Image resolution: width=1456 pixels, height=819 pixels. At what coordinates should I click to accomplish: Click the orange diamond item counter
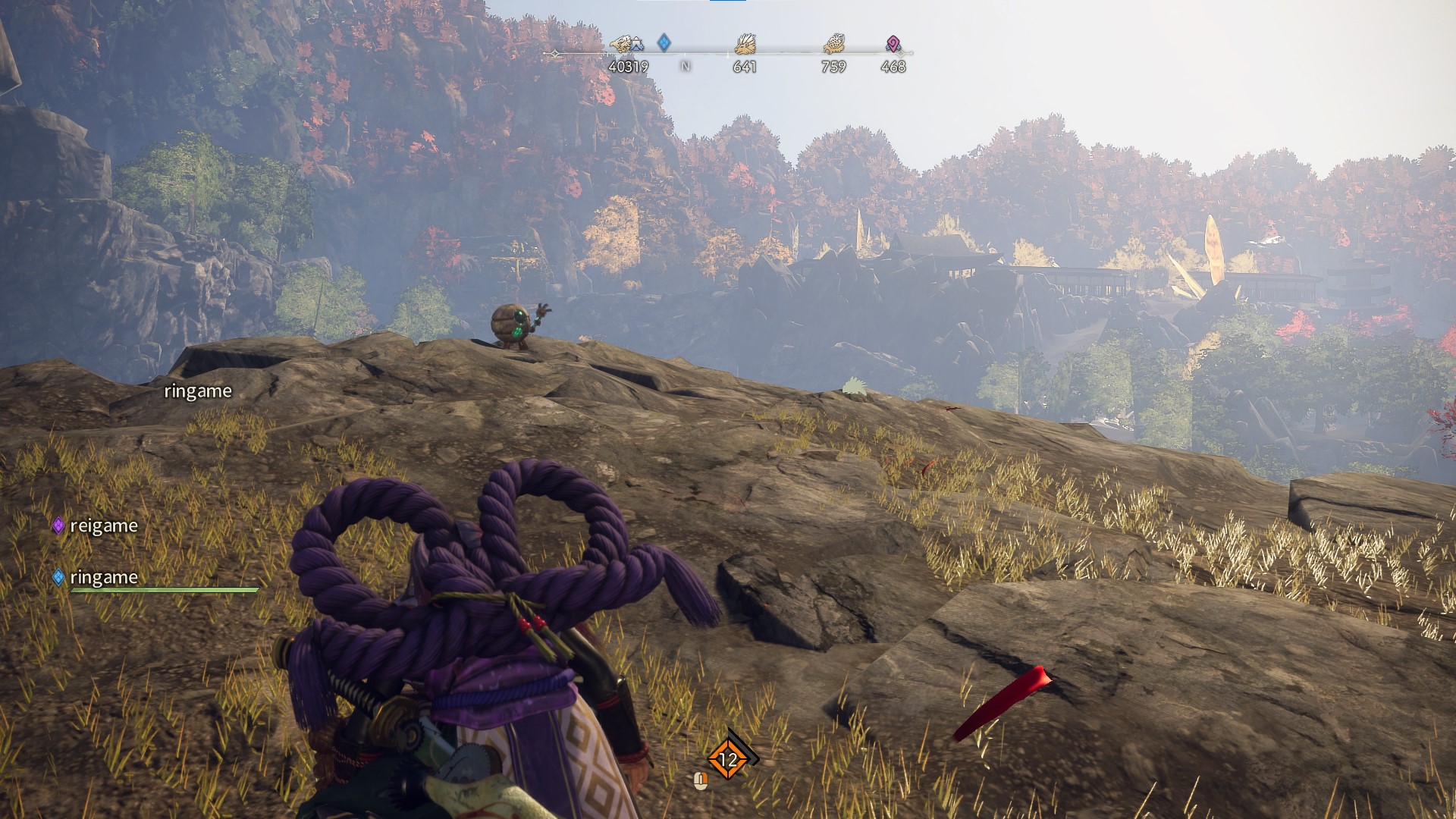(x=728, y=759)
